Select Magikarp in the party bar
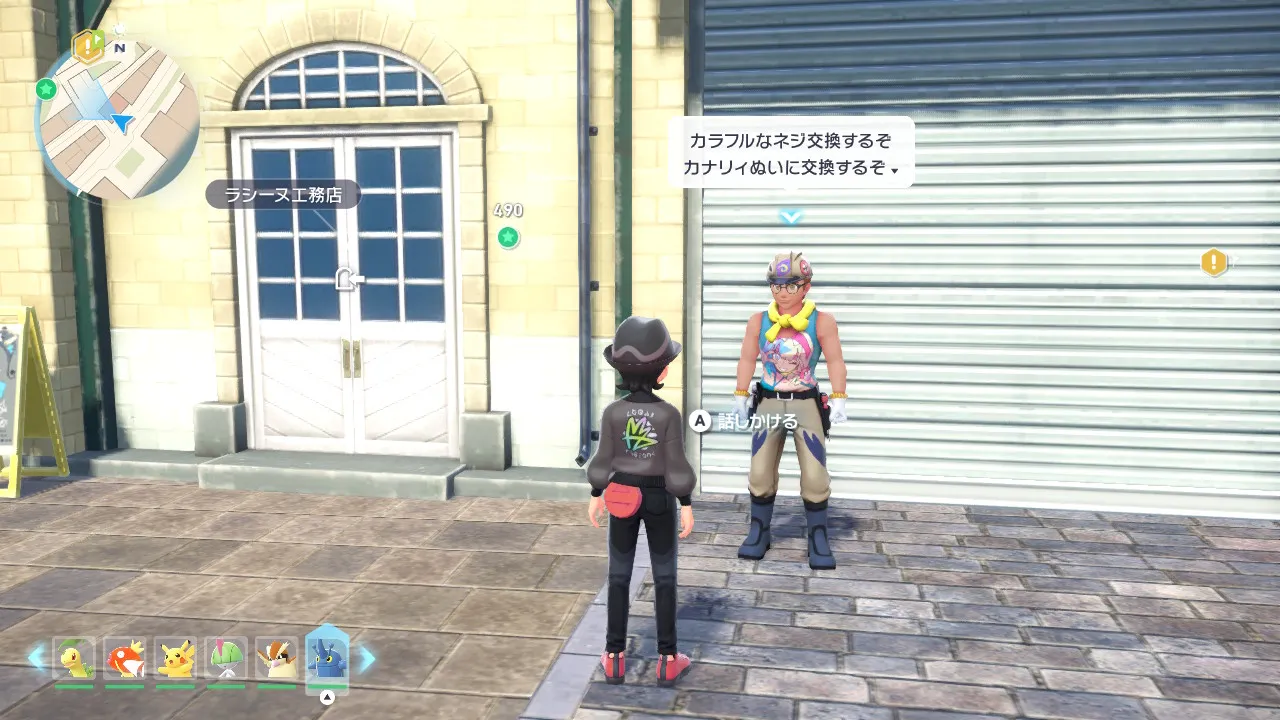The width and height of the screenshot is (1280, 720). pyautogui.click(x=124, y=658)
